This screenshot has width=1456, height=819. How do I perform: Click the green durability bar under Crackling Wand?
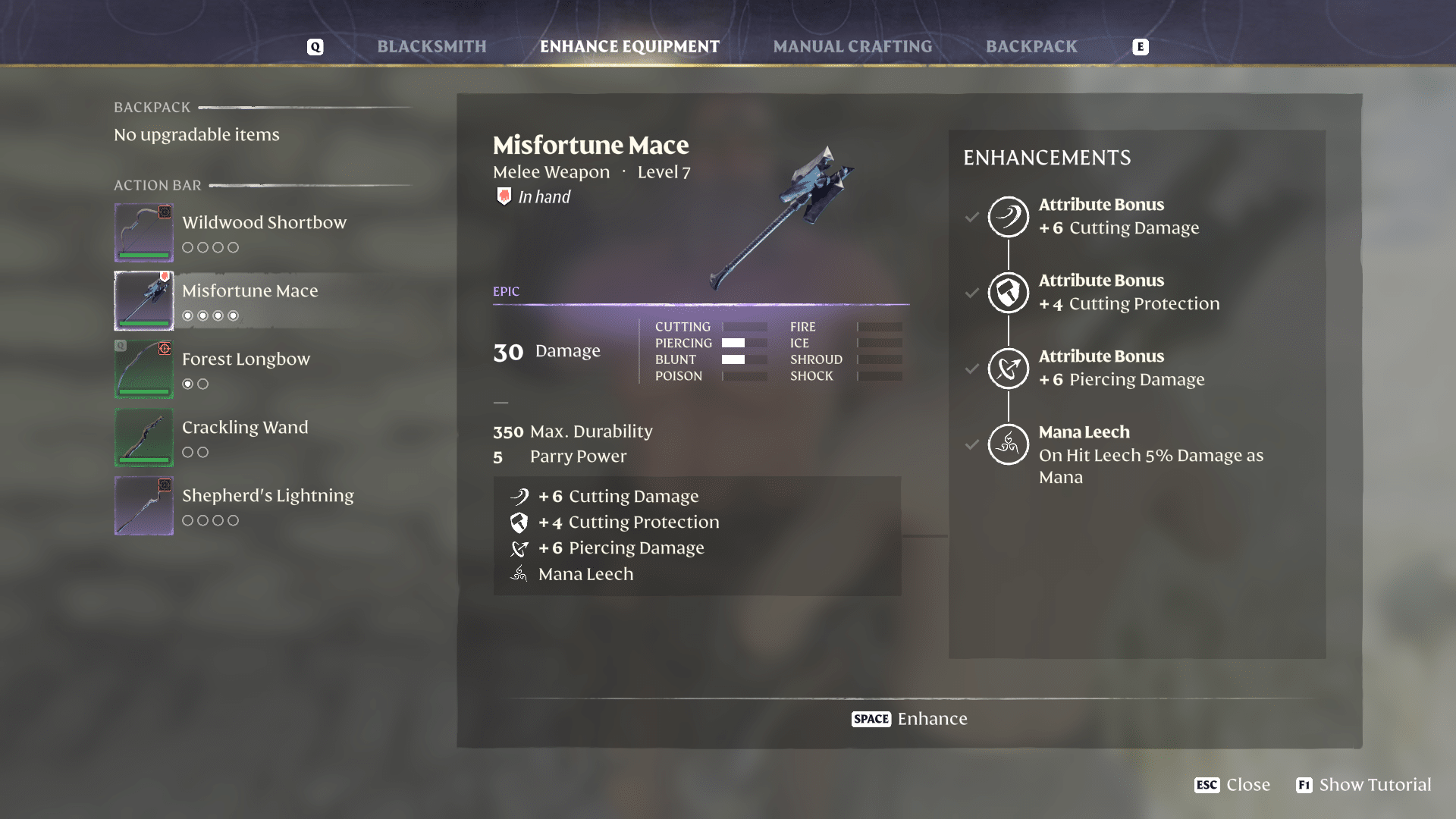coord(144,459)
